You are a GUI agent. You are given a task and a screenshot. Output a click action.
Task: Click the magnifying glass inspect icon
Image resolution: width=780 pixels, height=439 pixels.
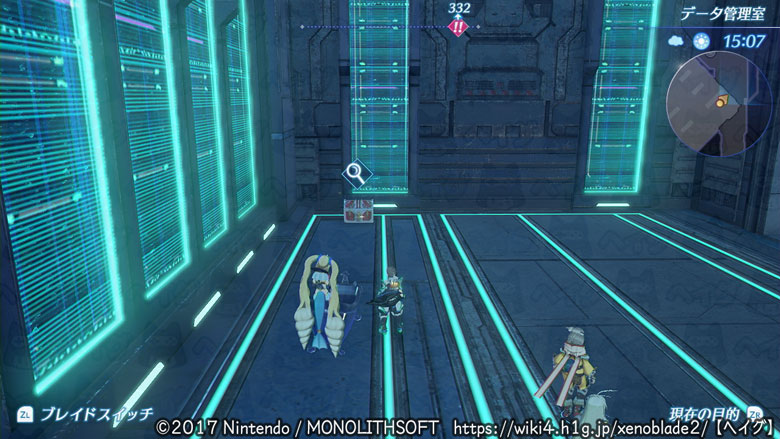356,174
